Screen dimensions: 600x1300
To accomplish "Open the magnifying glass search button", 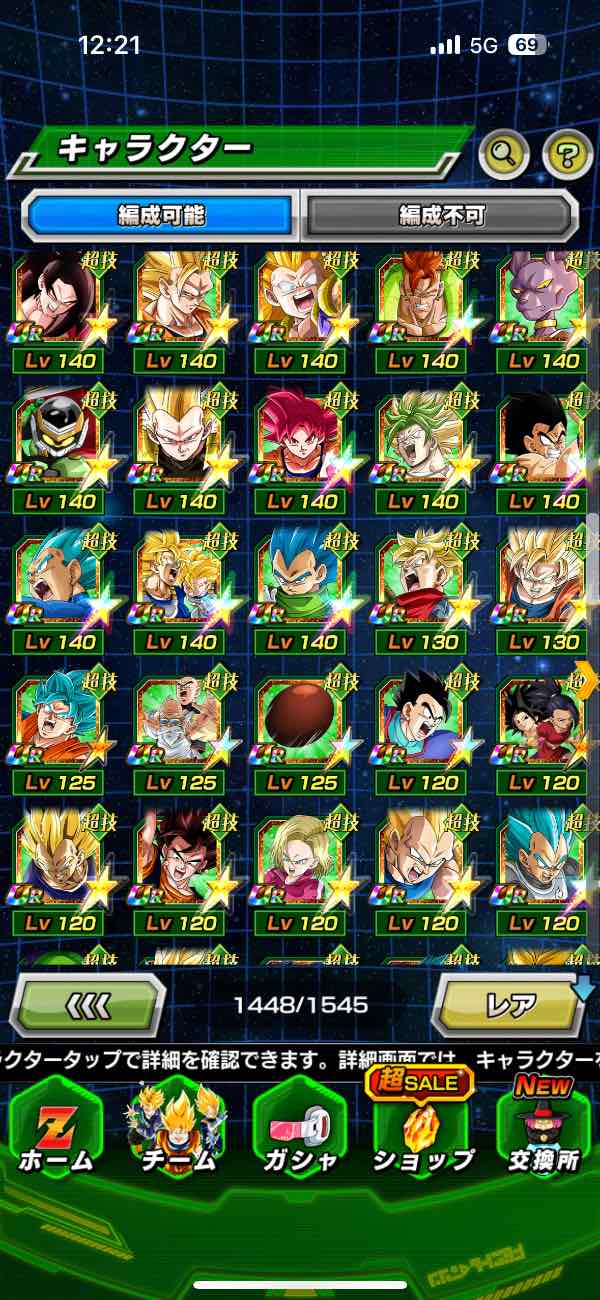I will pyautogui.click(x=504, y=153).
